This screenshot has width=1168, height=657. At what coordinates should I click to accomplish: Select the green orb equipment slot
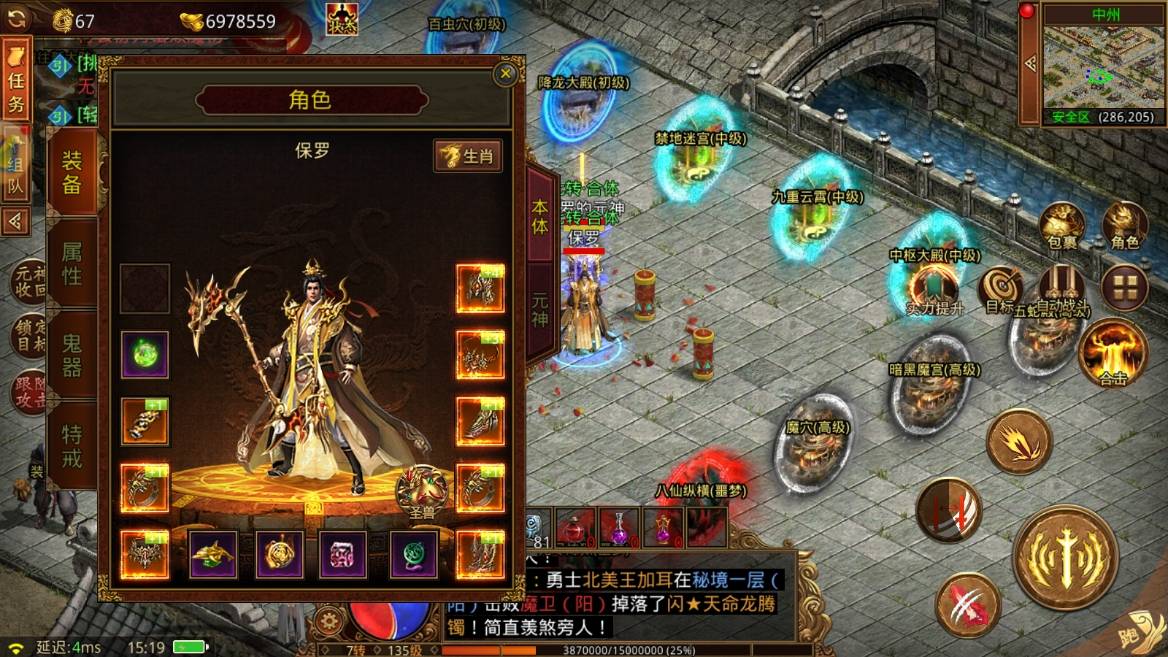pyautogui.click(x=145, y=354)
